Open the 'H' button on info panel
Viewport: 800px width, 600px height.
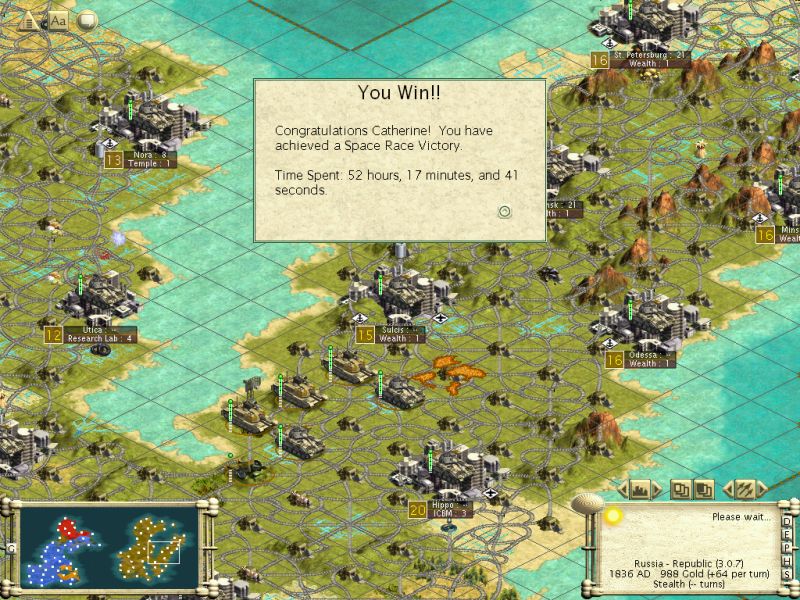point(788,560)
